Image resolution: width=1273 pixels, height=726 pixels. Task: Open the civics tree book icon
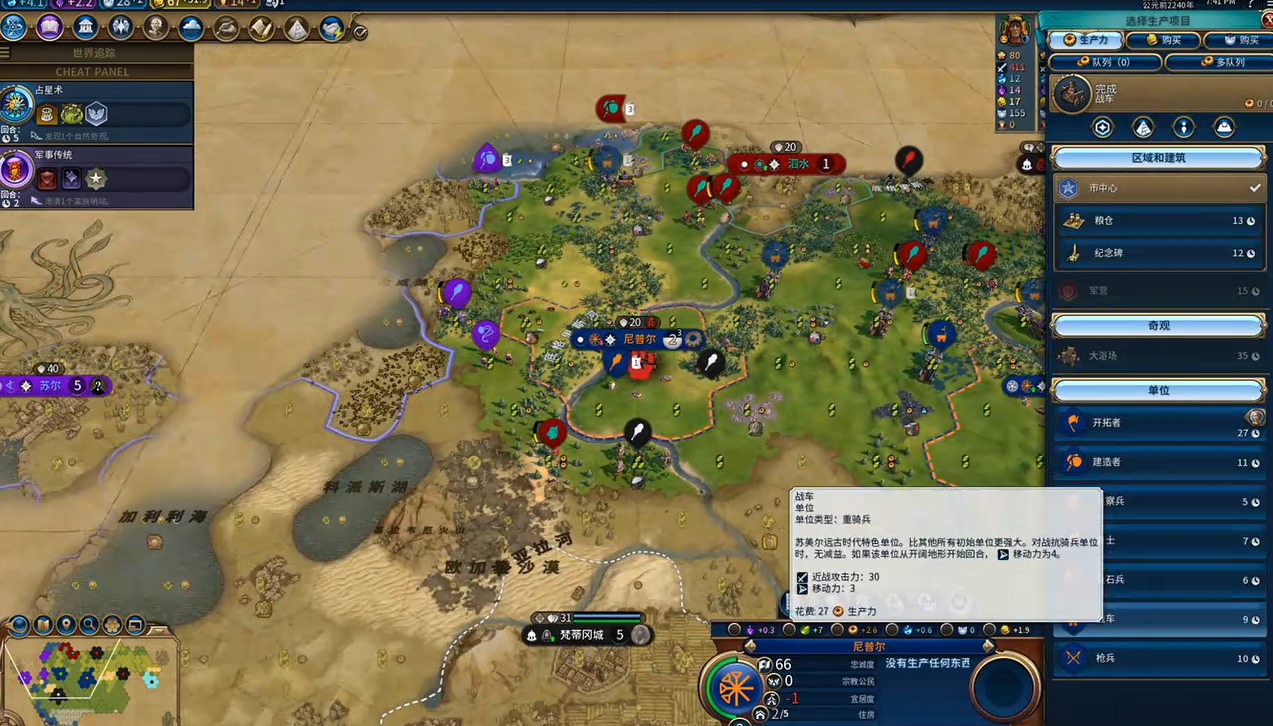pos(50,27)
